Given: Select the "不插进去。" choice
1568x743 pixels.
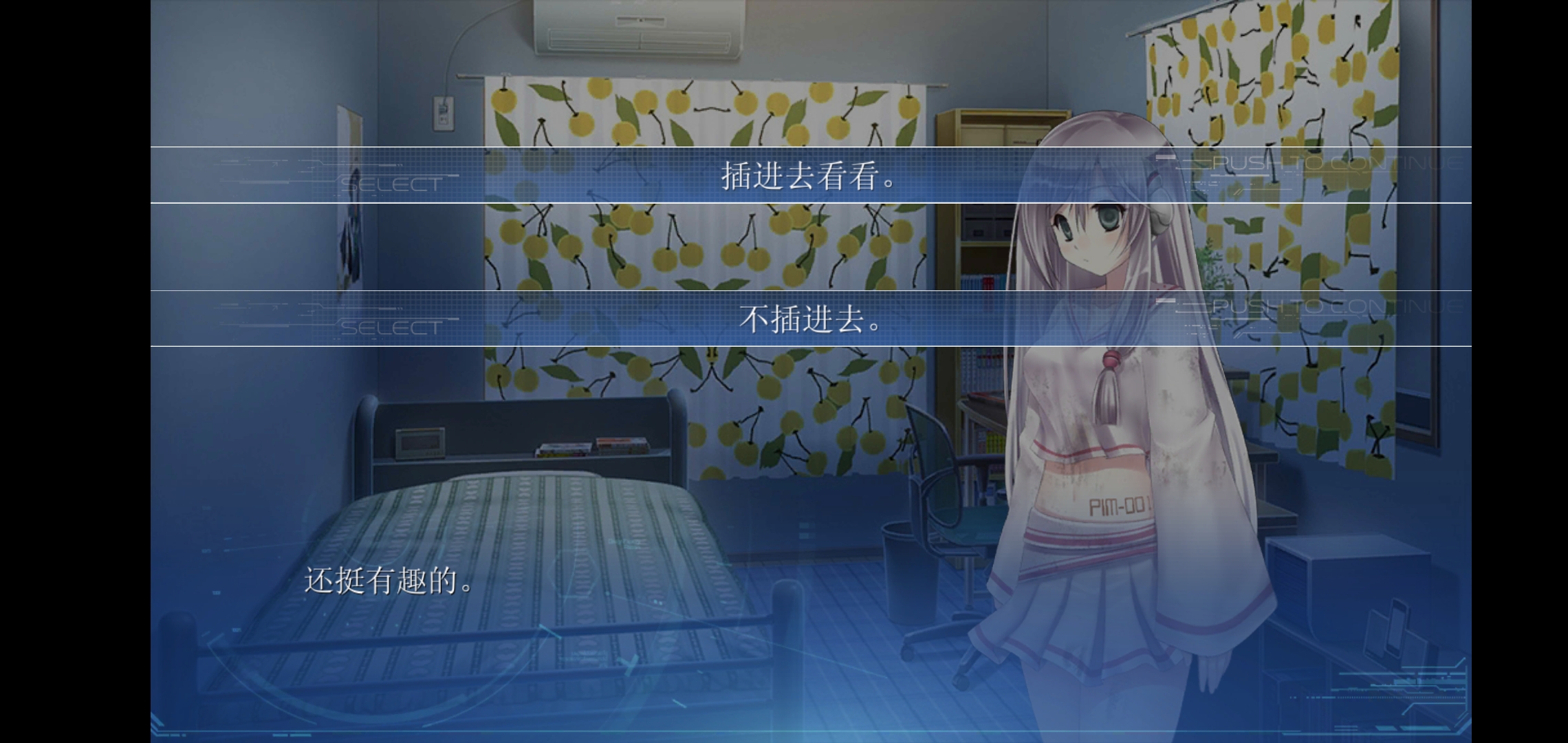Looking at the screenshot, I should coord(810,319).
